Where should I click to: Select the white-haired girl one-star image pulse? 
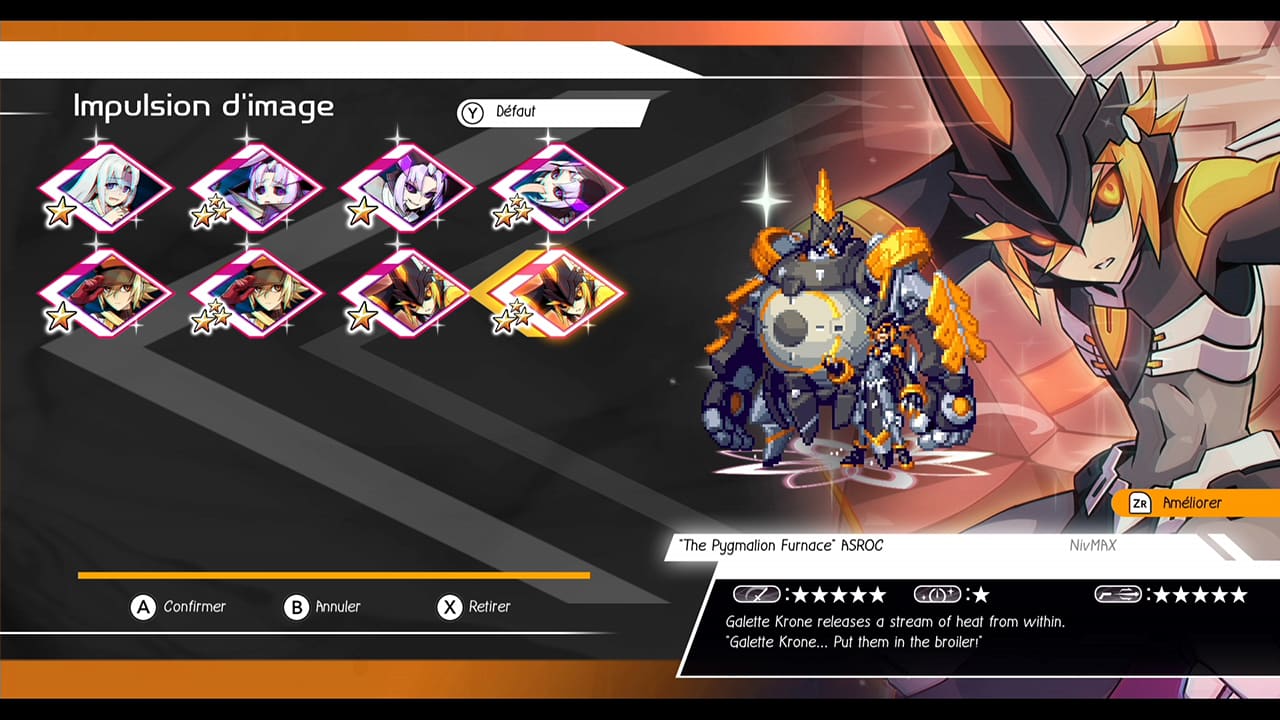pyautogui.click(x=106, y=188)
